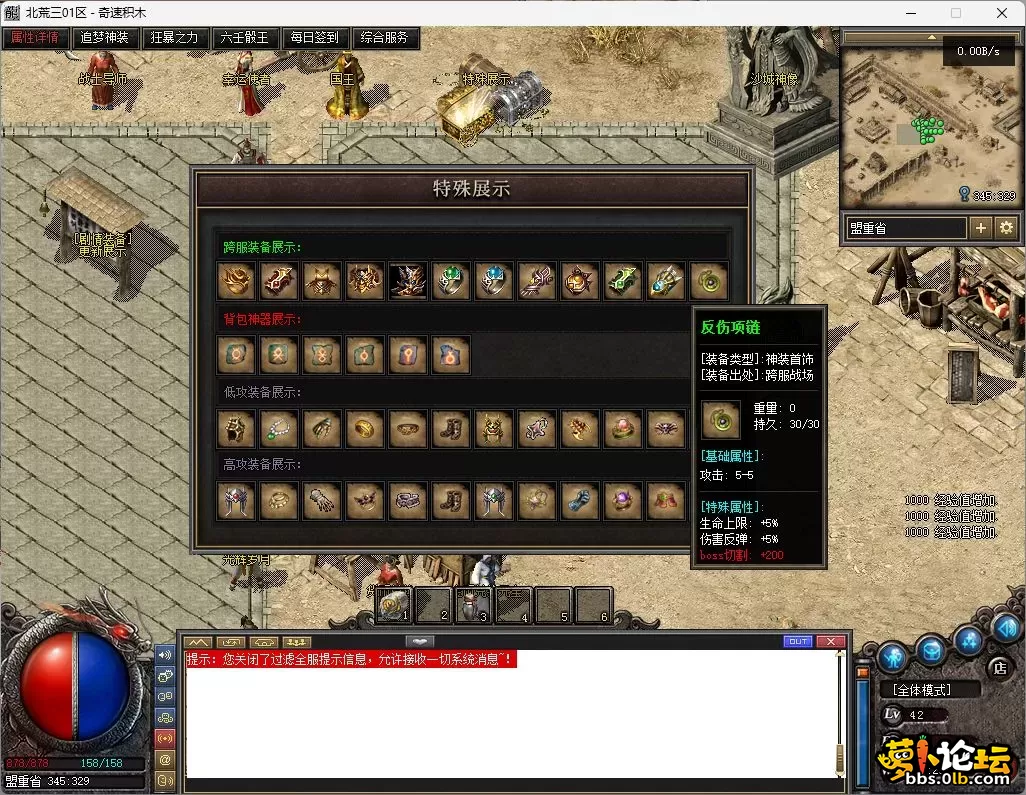Open the 综合服务 menu
1026x795 pixels.
[385, 38]
